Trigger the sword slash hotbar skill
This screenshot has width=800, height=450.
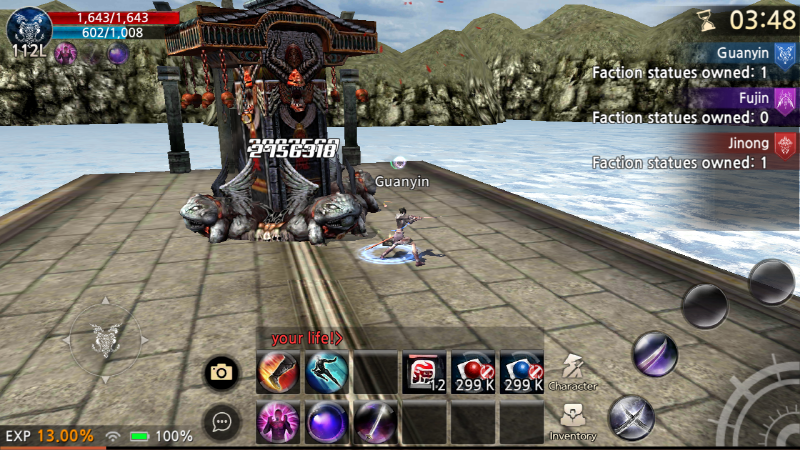click(375, 421)
